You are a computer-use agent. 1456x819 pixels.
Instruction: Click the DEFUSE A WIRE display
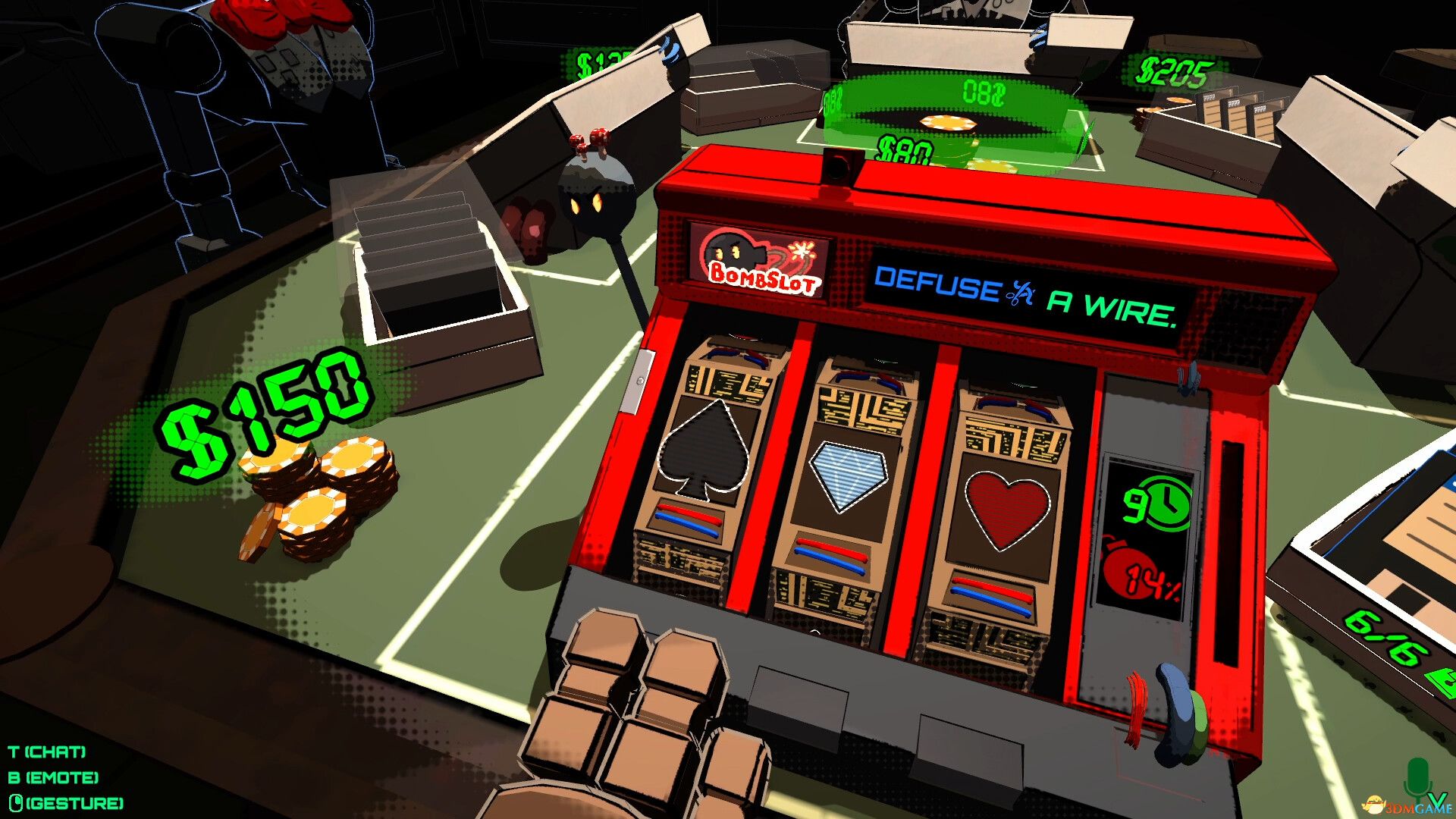(1022, 288)
